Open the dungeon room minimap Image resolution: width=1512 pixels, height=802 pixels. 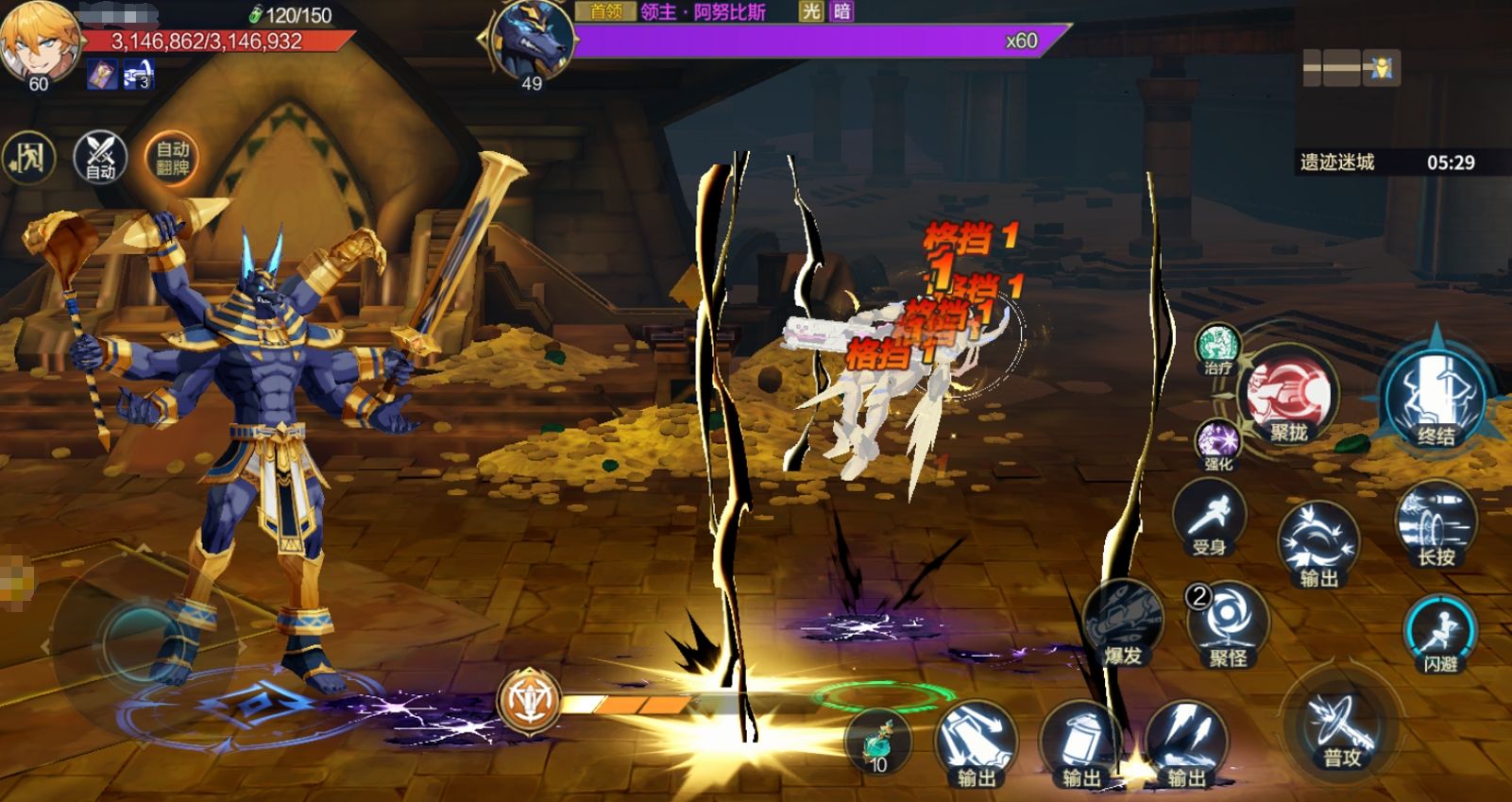pos(1351,68)
